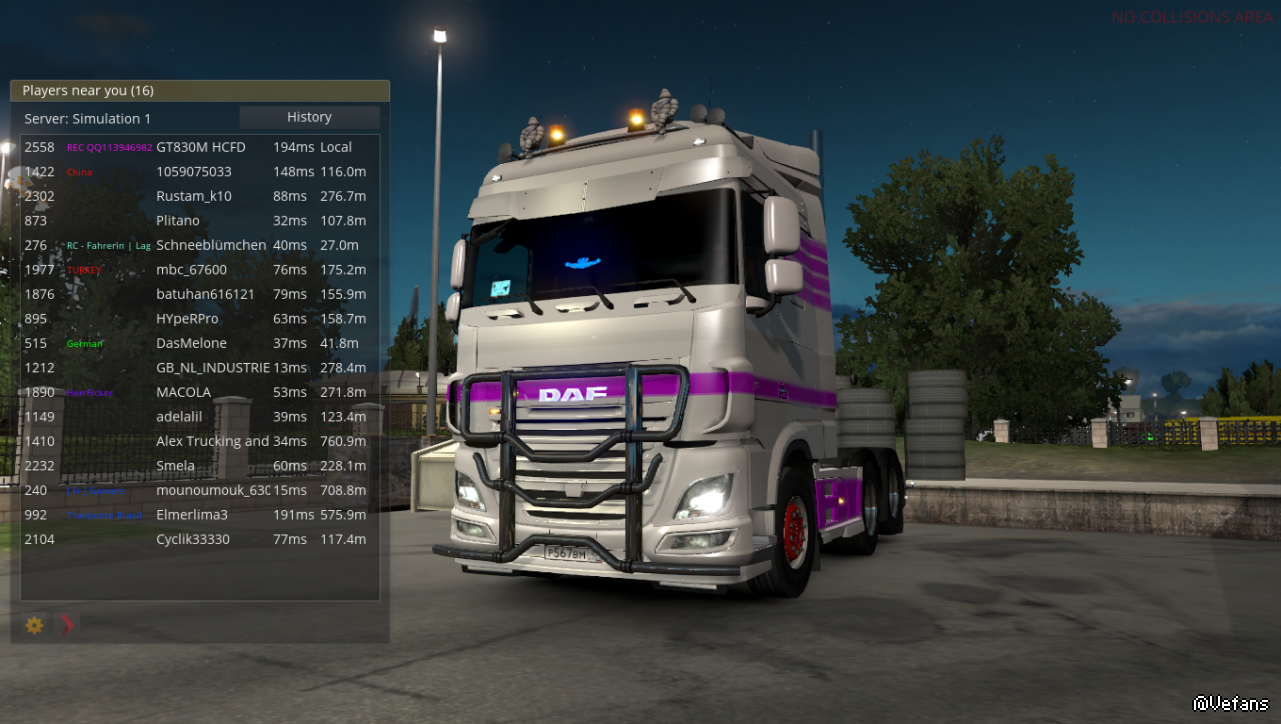Select the mounoumouk player entry
This screenshot has height=724, width=1281.
[212, 490]
